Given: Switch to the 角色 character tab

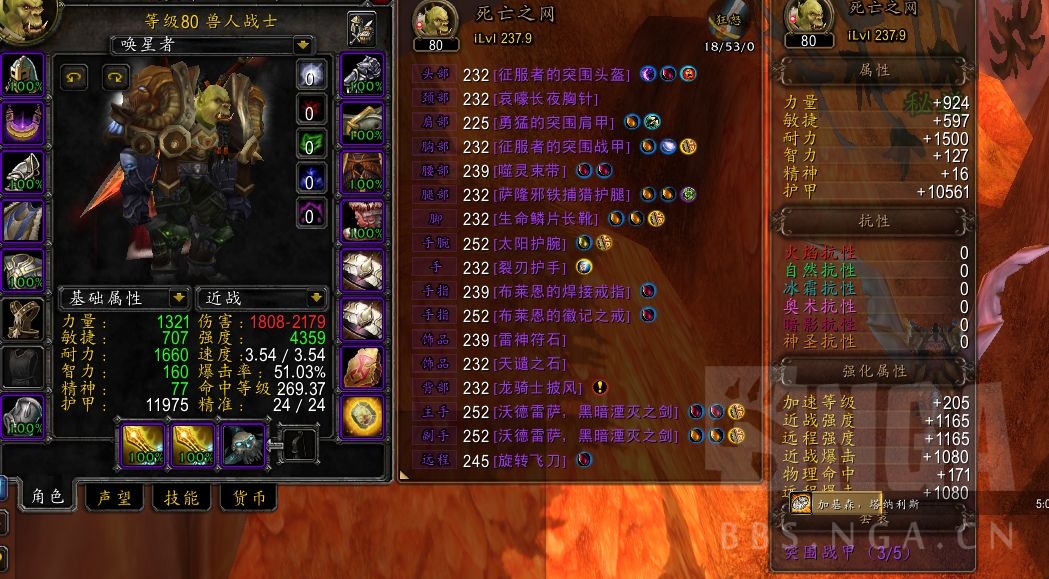Looking at the screenshot, I should point(47,497).
